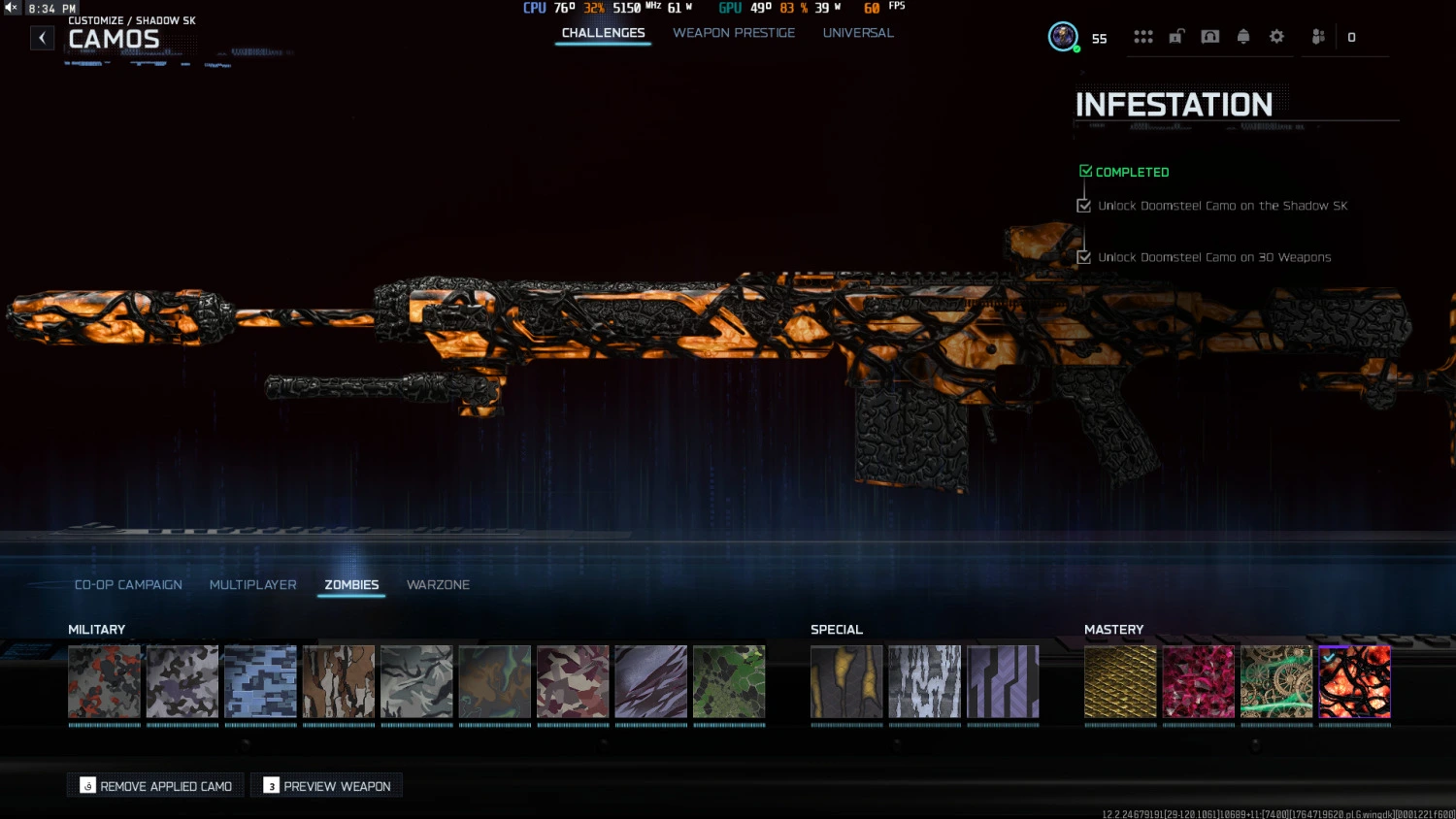
Task: Select the blue digital Military camo thumbnail
Action: [x=260, y=681]
